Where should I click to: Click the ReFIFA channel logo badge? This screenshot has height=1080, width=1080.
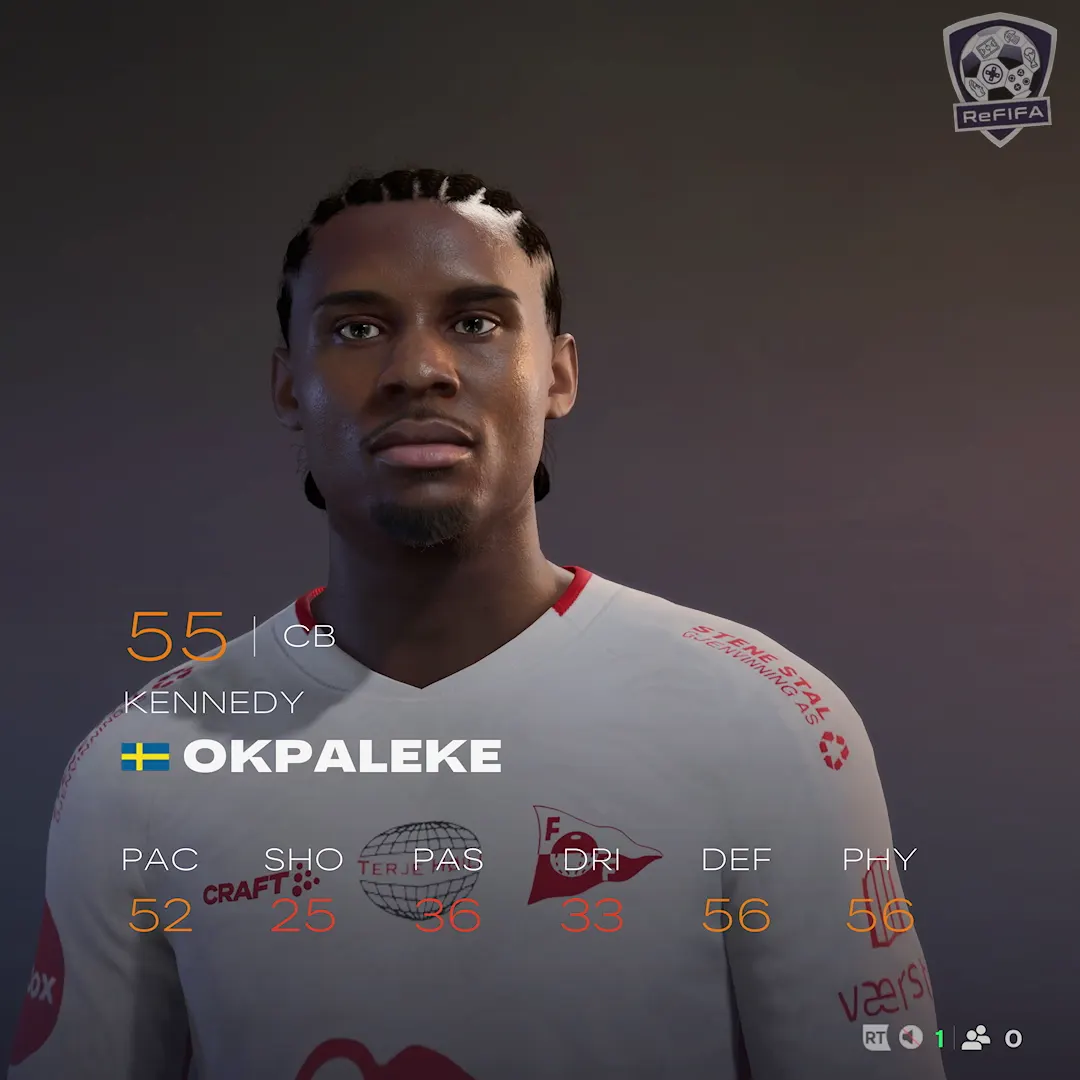(x=999, y=78)
